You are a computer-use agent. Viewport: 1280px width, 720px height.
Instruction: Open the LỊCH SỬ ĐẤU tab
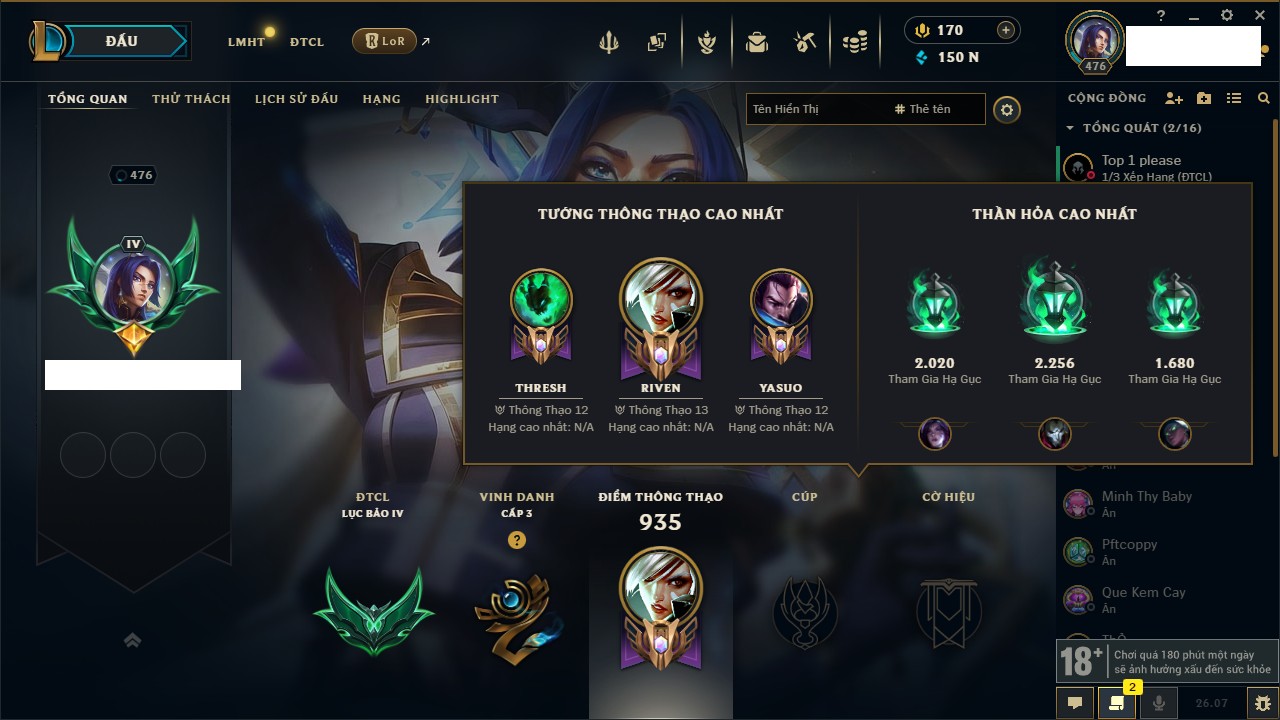[x=296, y=99]
